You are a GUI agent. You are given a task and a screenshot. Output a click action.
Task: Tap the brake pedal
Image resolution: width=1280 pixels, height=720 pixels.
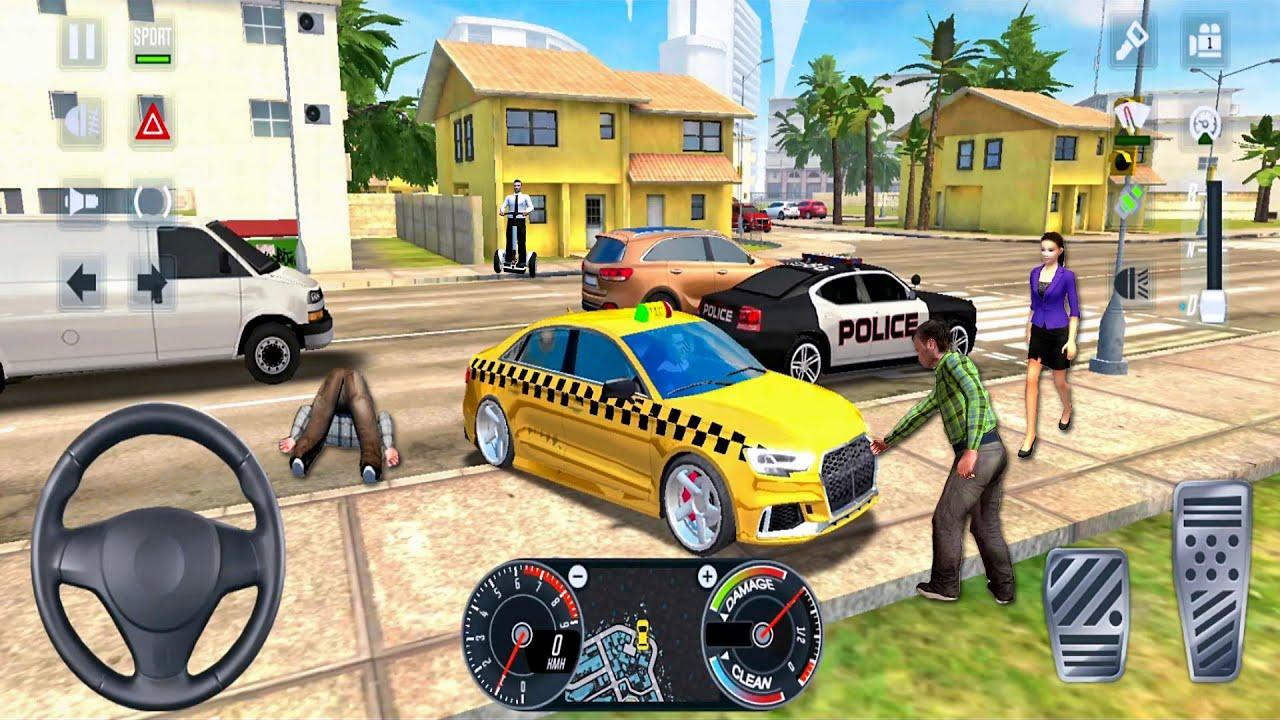coord(1085,614)
